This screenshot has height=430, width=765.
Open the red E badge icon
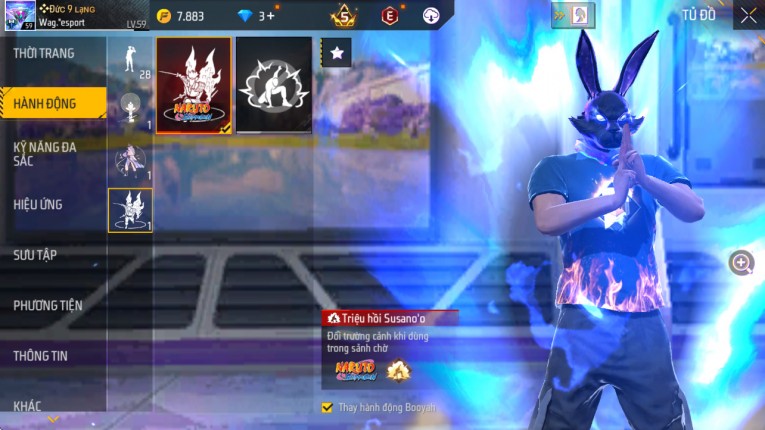[x=390, y=15]
